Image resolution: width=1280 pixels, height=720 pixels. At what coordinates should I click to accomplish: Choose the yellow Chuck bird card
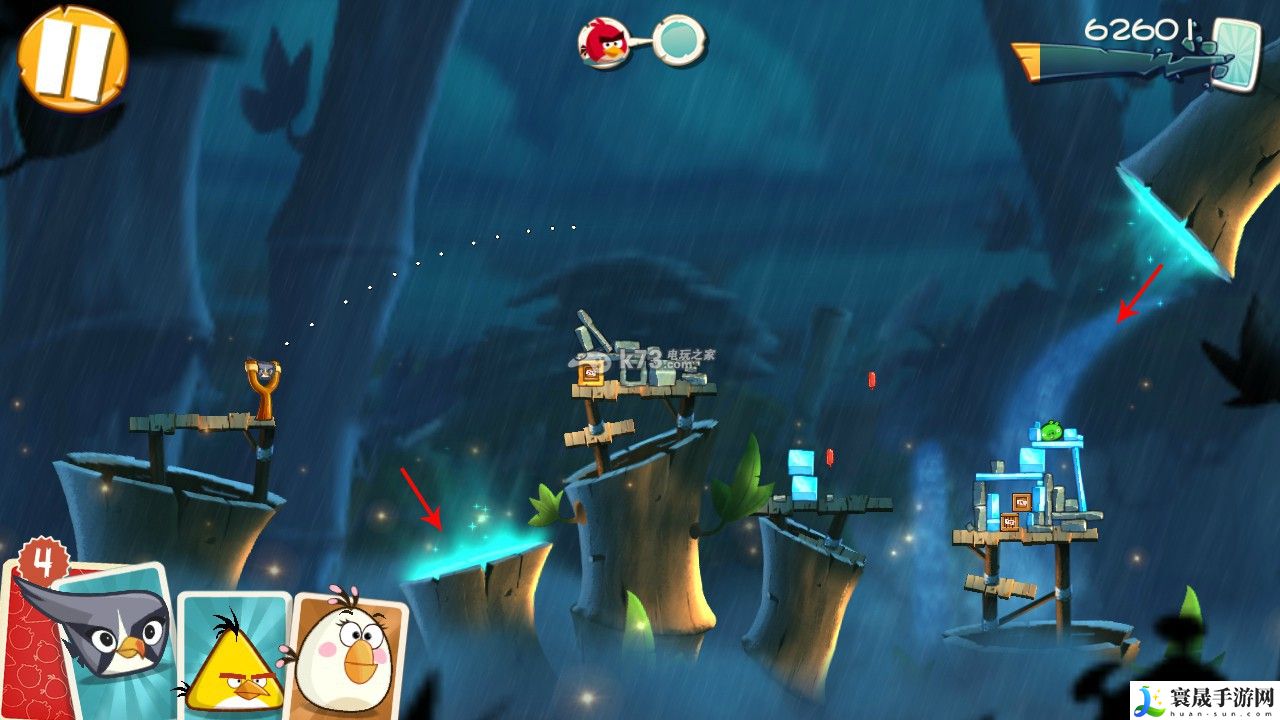point(233,655)
